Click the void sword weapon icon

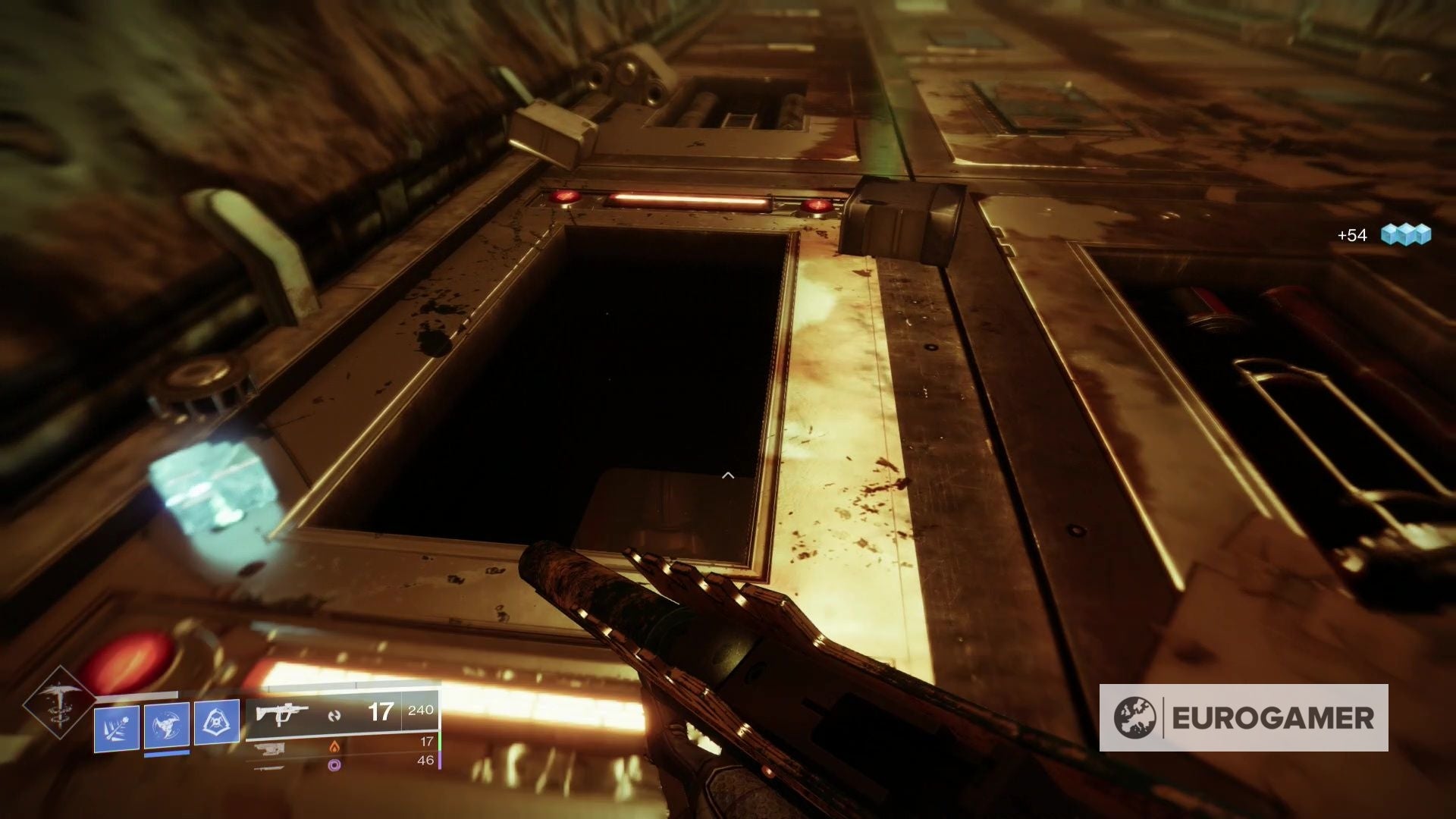(267, 769)
